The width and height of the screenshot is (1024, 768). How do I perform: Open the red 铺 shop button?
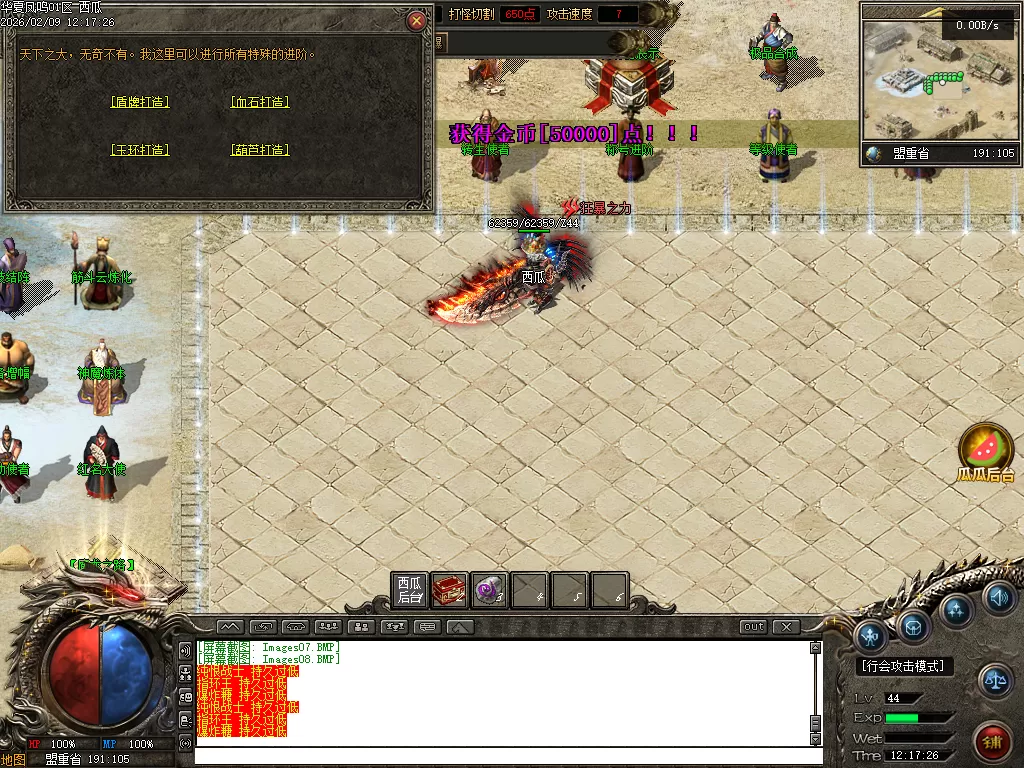(x=992, y=742)
